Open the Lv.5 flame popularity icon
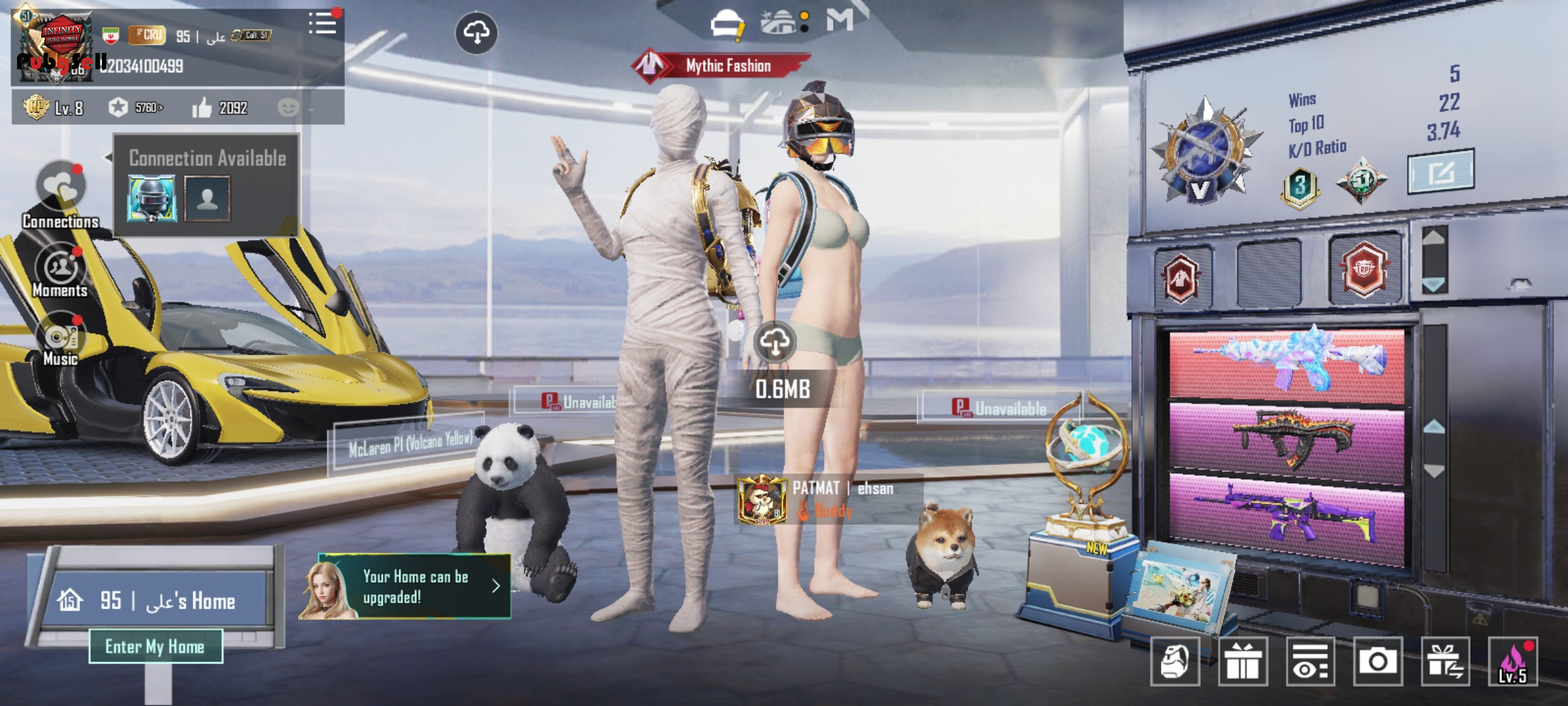1568x706 pixels. point(1512,662)
